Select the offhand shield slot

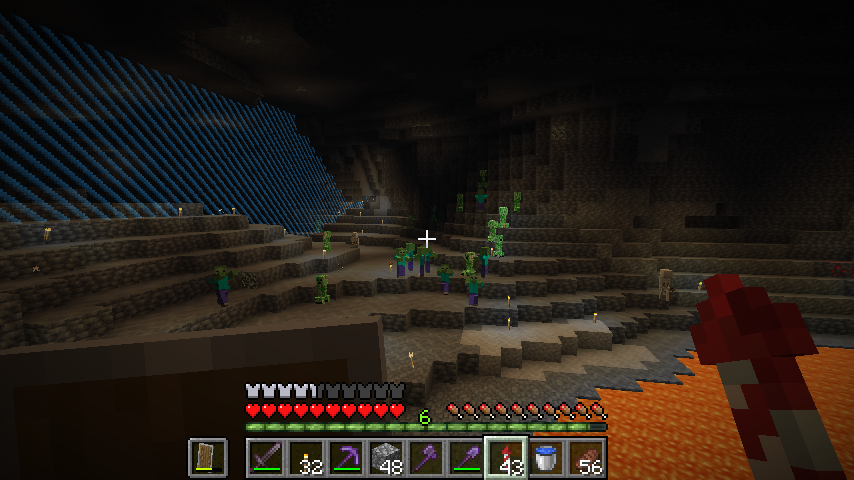207,458
